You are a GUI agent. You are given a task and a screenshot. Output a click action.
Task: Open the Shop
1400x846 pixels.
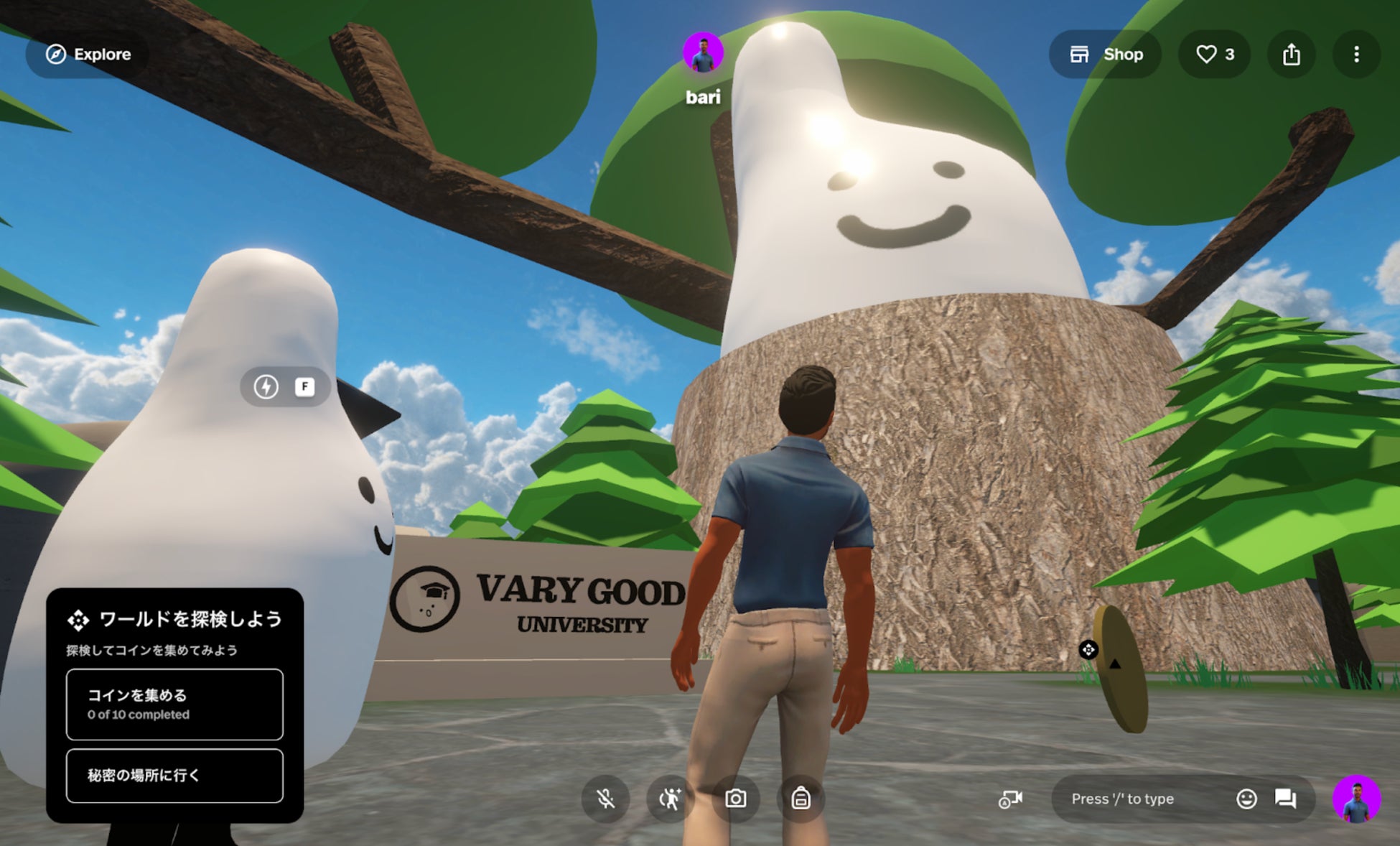point(1106,55)
